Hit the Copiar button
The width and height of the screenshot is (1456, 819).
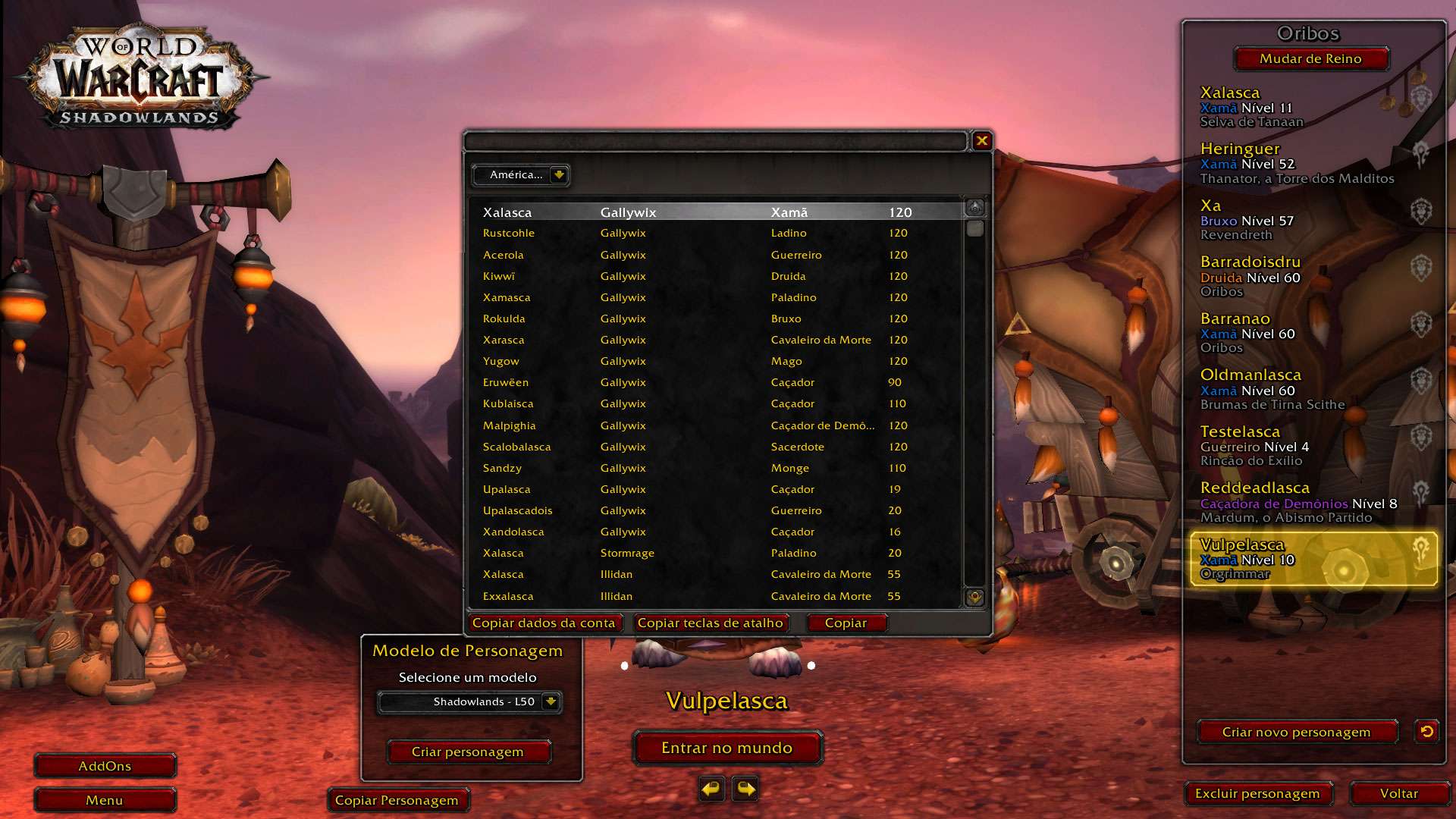click(846, 623)
